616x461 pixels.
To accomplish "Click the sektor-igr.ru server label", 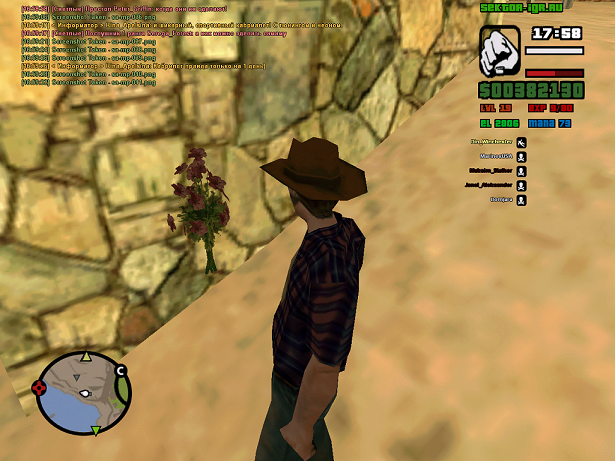I will pyautogui.click(x=518, y=6).
